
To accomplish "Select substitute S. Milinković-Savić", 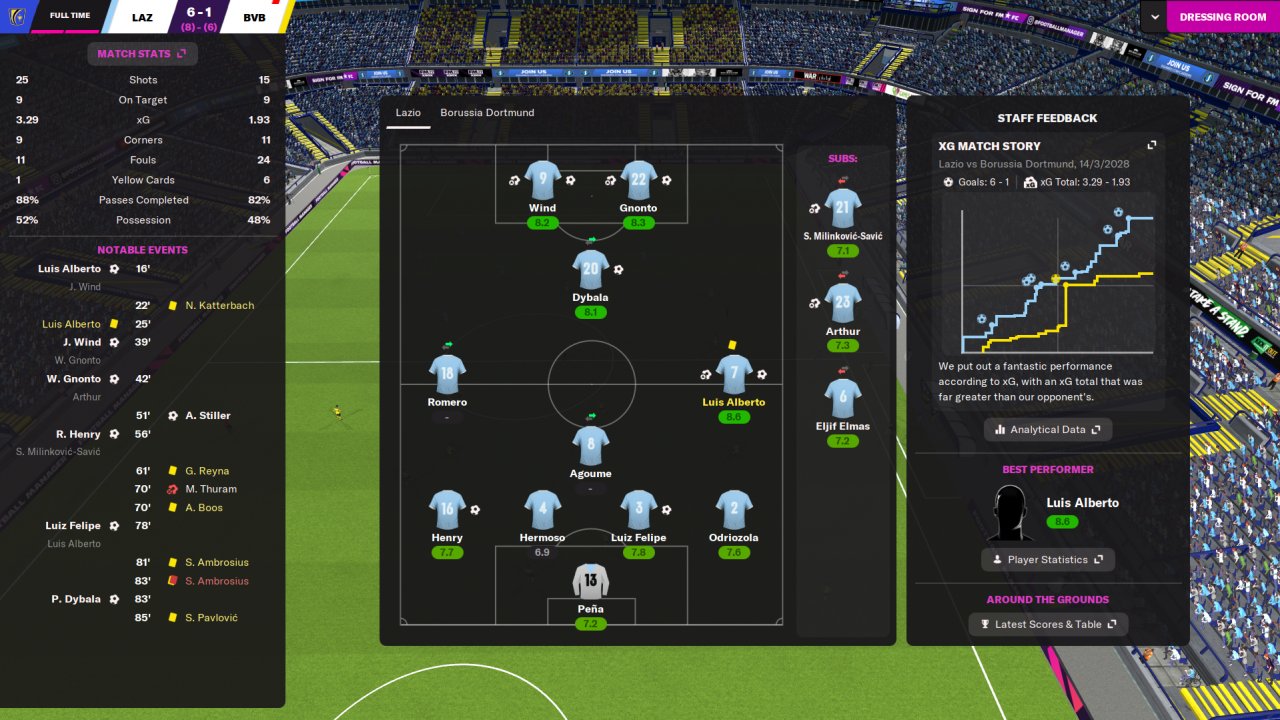I will (842, 208).
